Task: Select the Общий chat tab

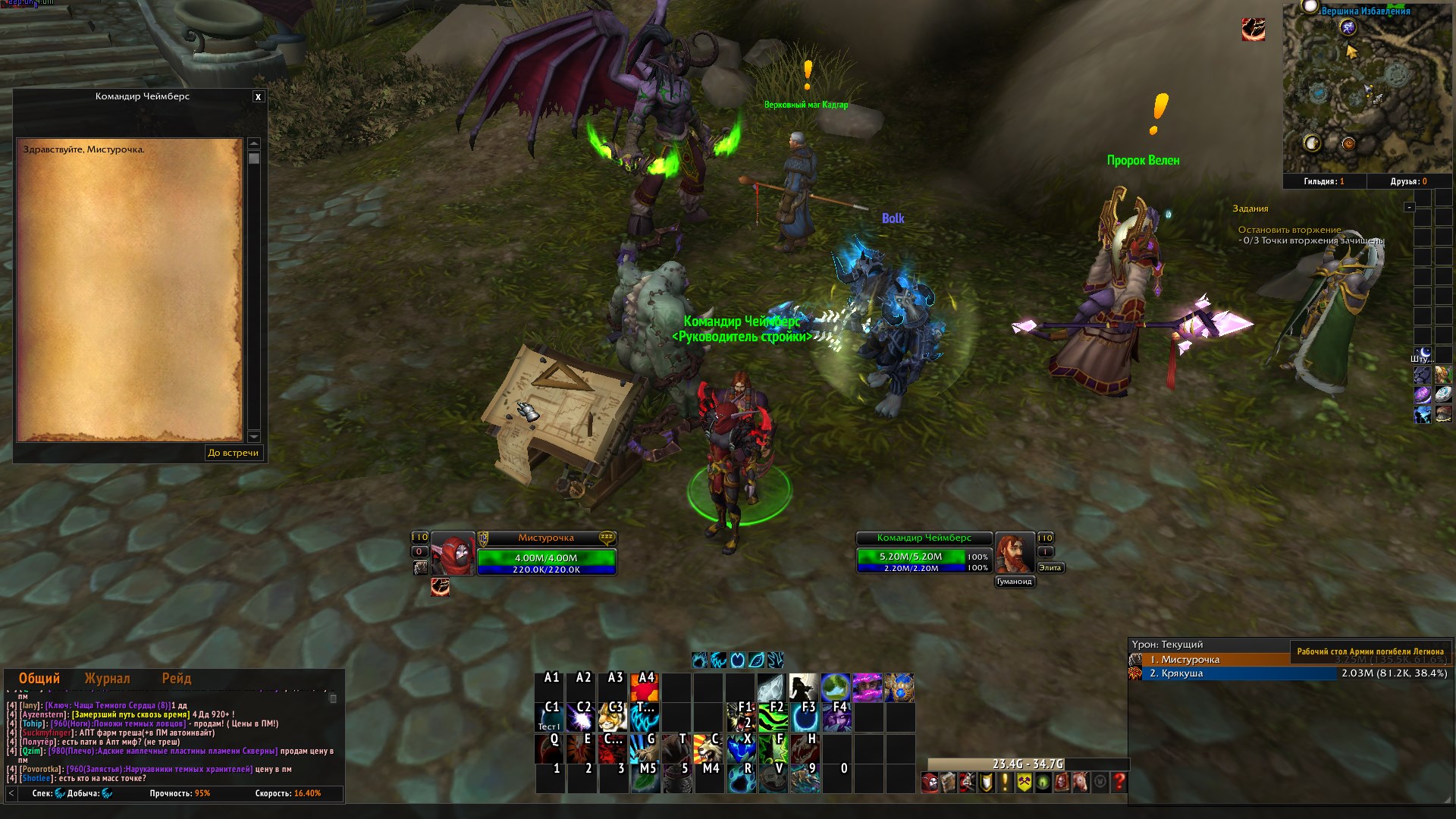Action: [x=39, y=679]
